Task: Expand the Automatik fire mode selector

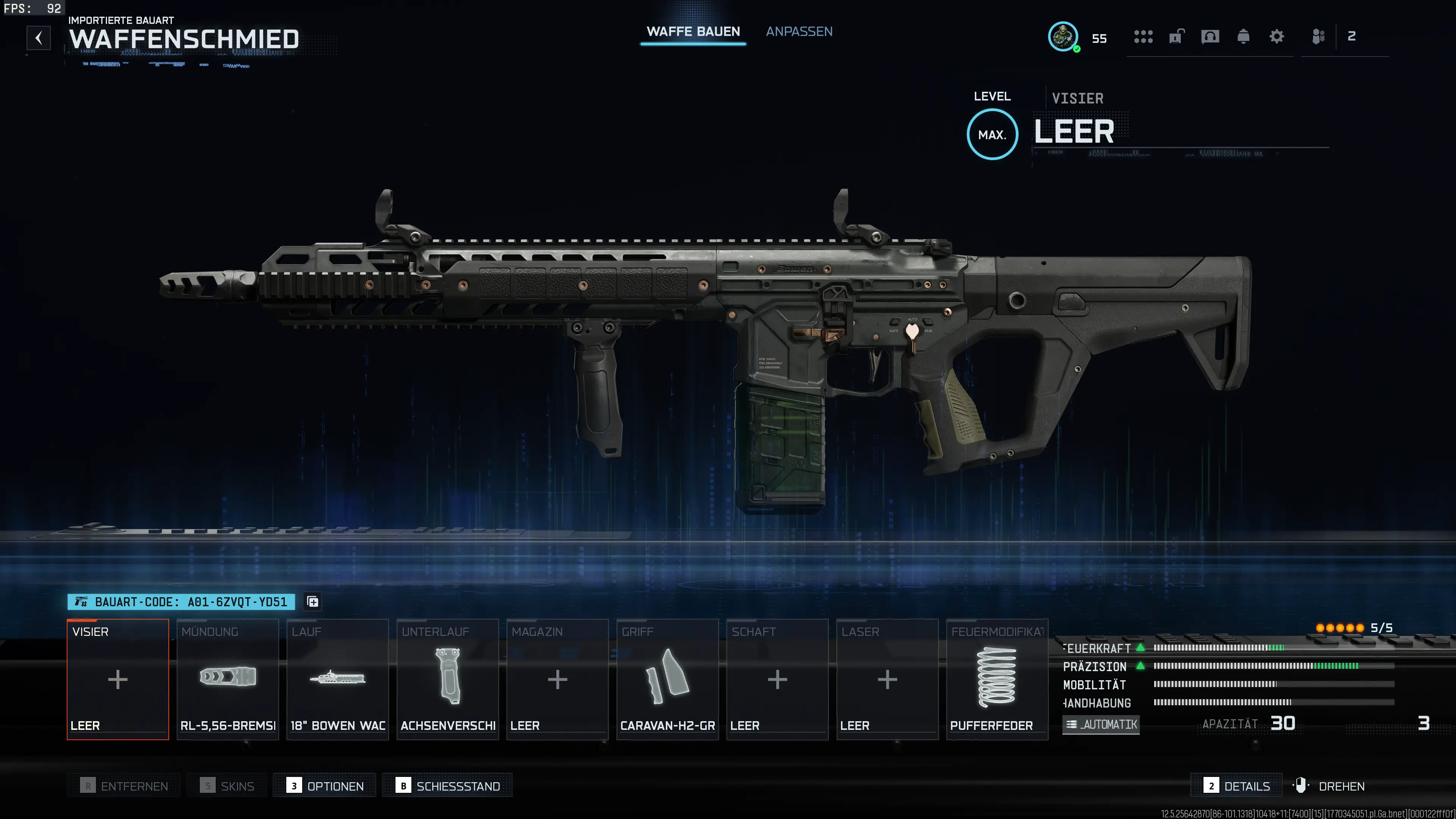Action: tap(1100, 725)
